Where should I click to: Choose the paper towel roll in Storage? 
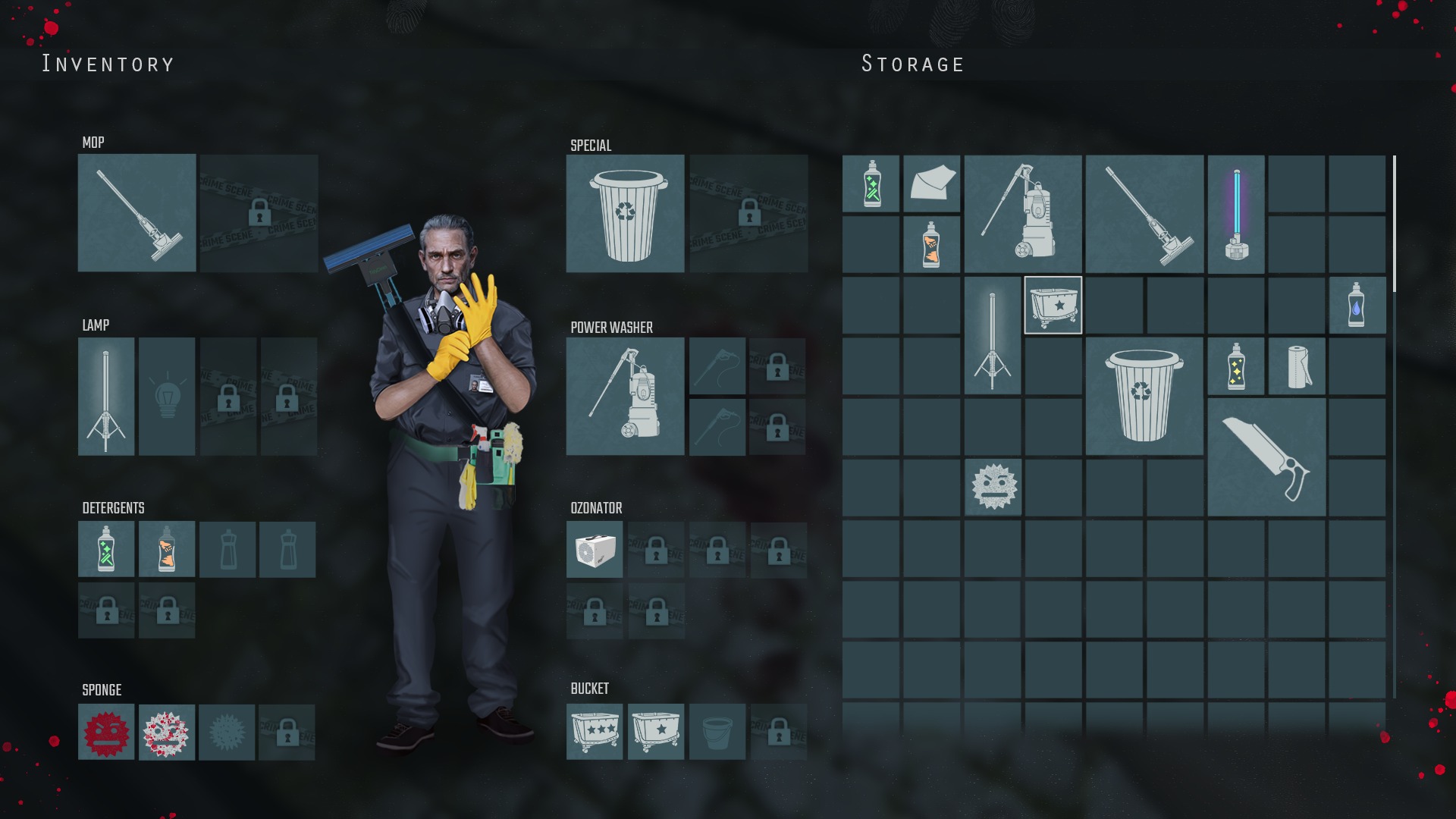(1297, 366)
